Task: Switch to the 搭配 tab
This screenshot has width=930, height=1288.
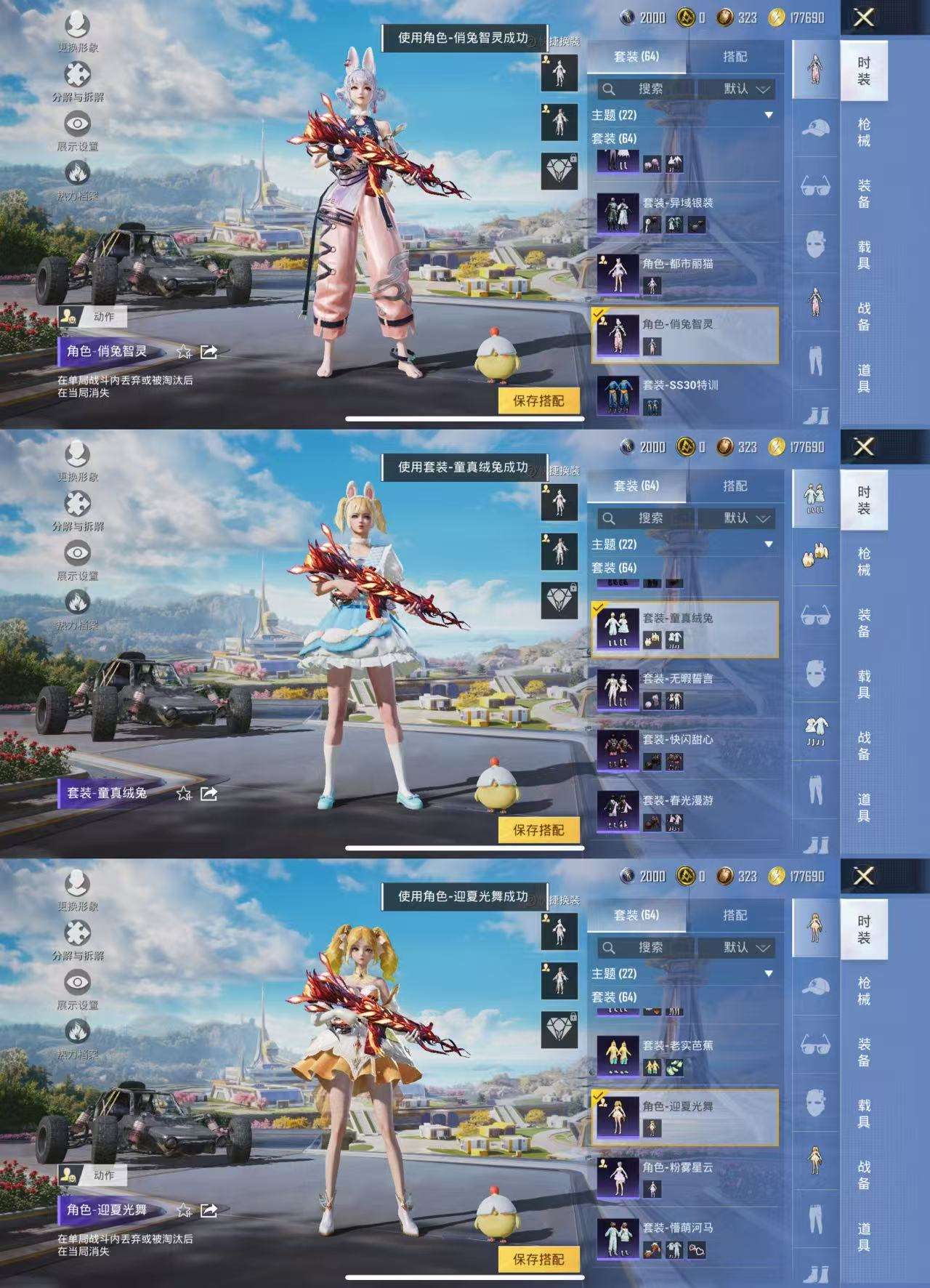Action: (x=736, y=57)
